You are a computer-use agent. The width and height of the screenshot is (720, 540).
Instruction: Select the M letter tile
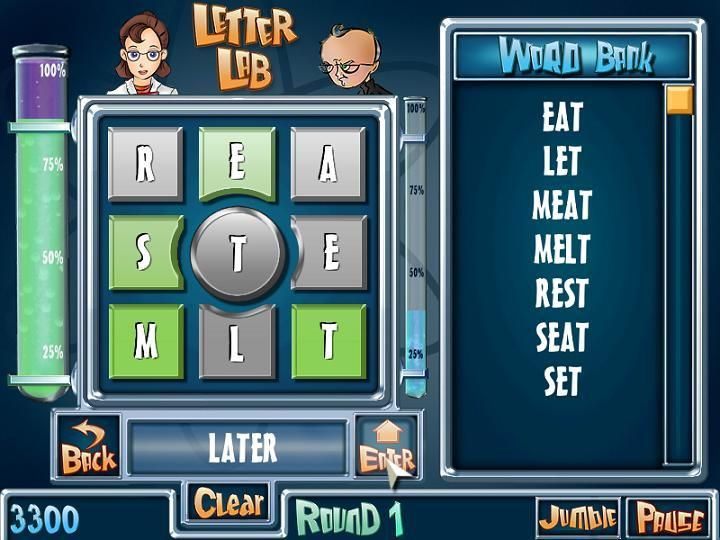click(x=145, y=342)
